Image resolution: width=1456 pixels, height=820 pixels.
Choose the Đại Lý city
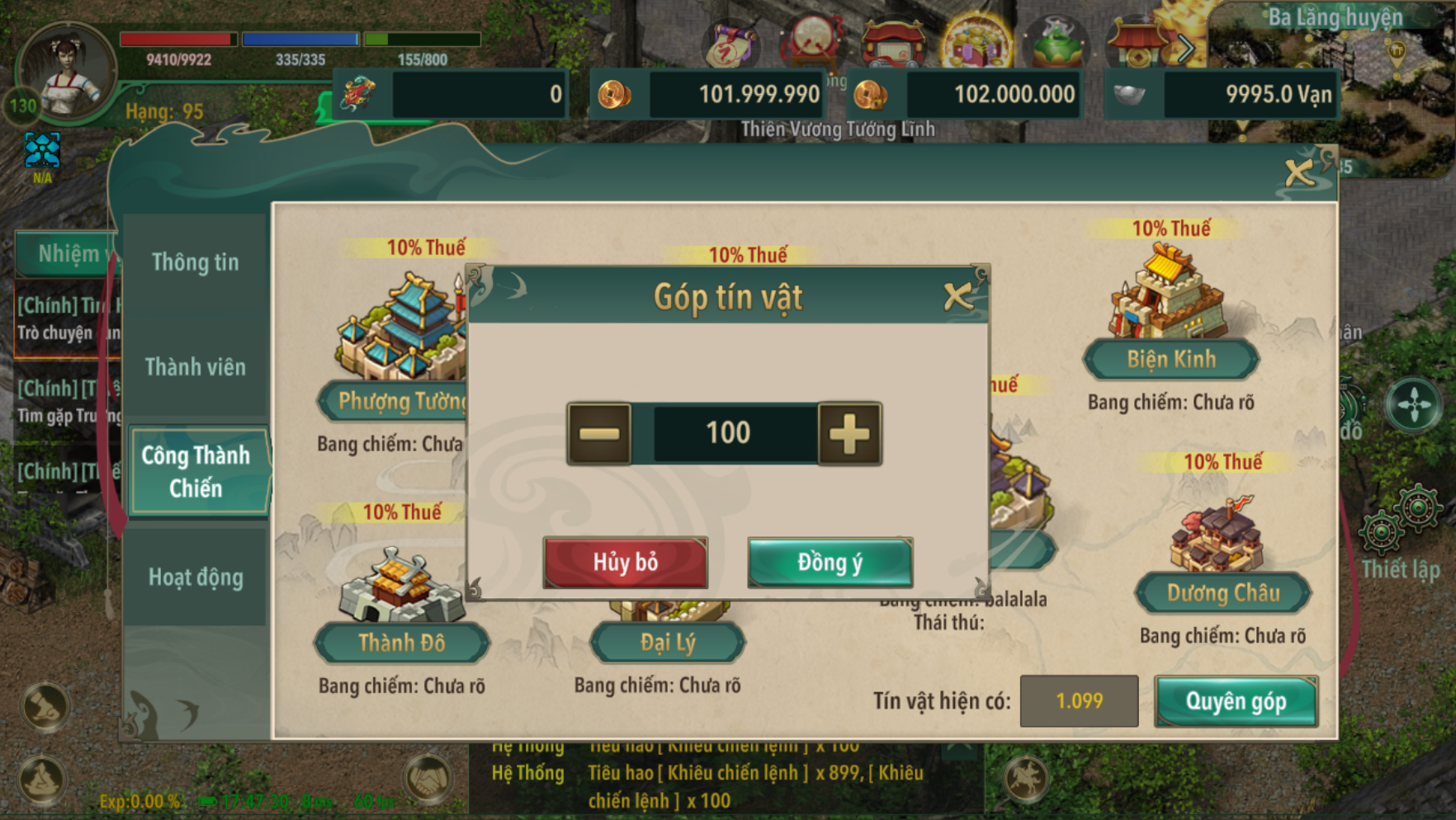pyautogui.click(x=668, y=643)
